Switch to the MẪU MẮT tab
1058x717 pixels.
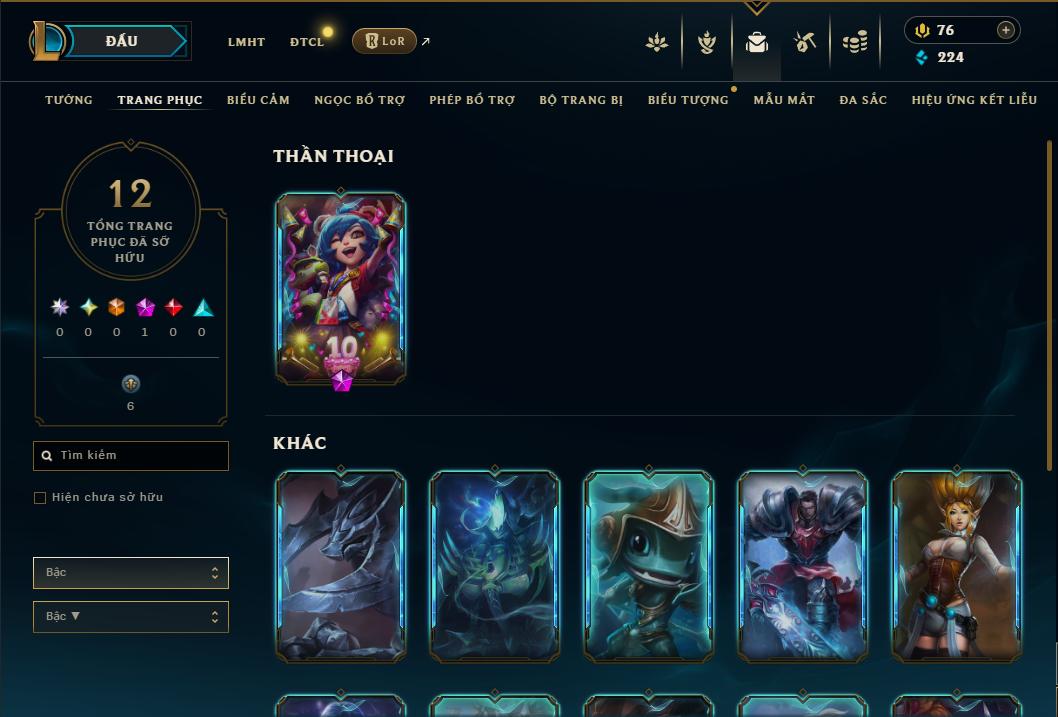pos(784,100)
